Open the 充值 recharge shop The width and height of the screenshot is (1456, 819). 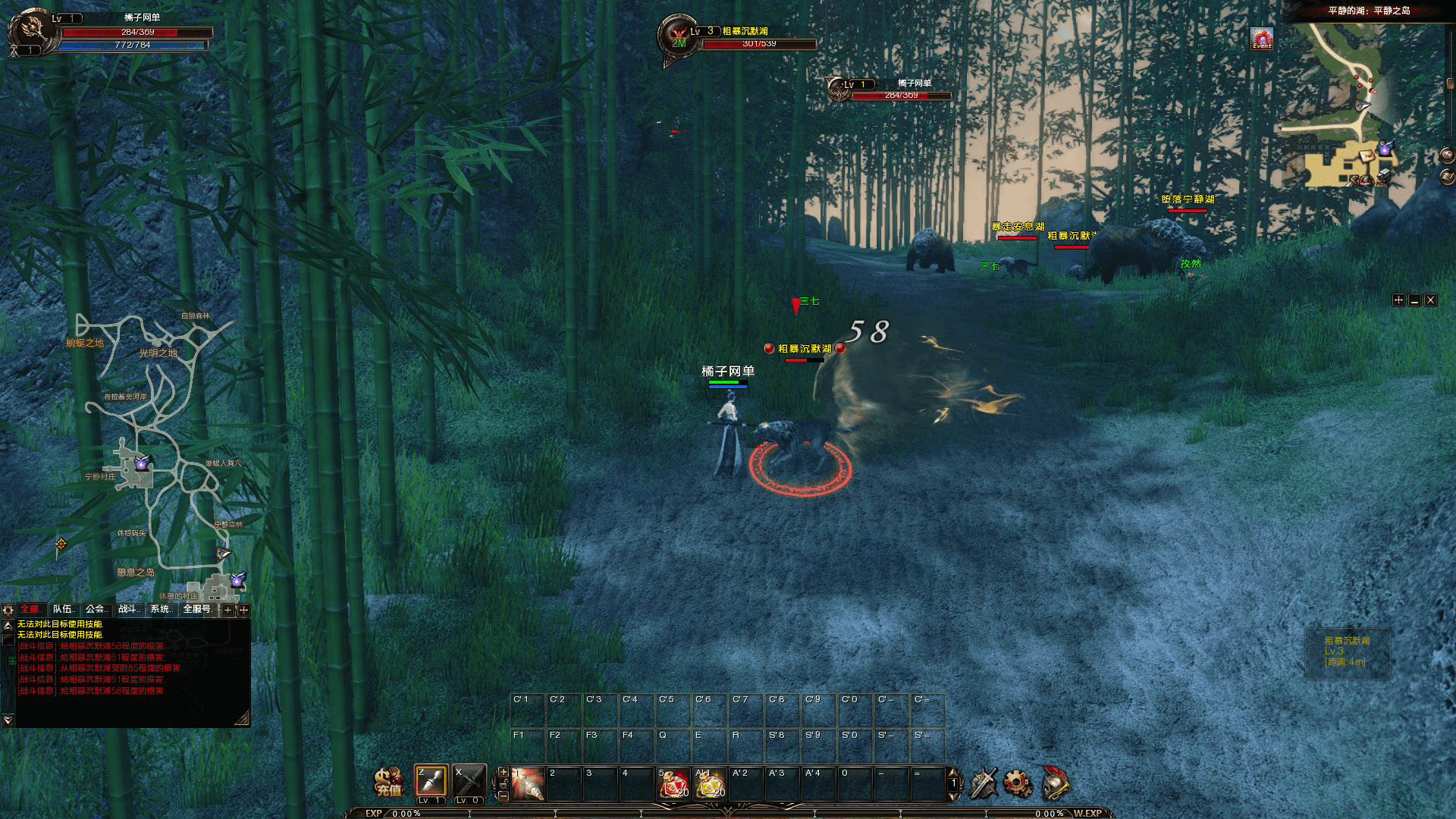tap(389, 782)
